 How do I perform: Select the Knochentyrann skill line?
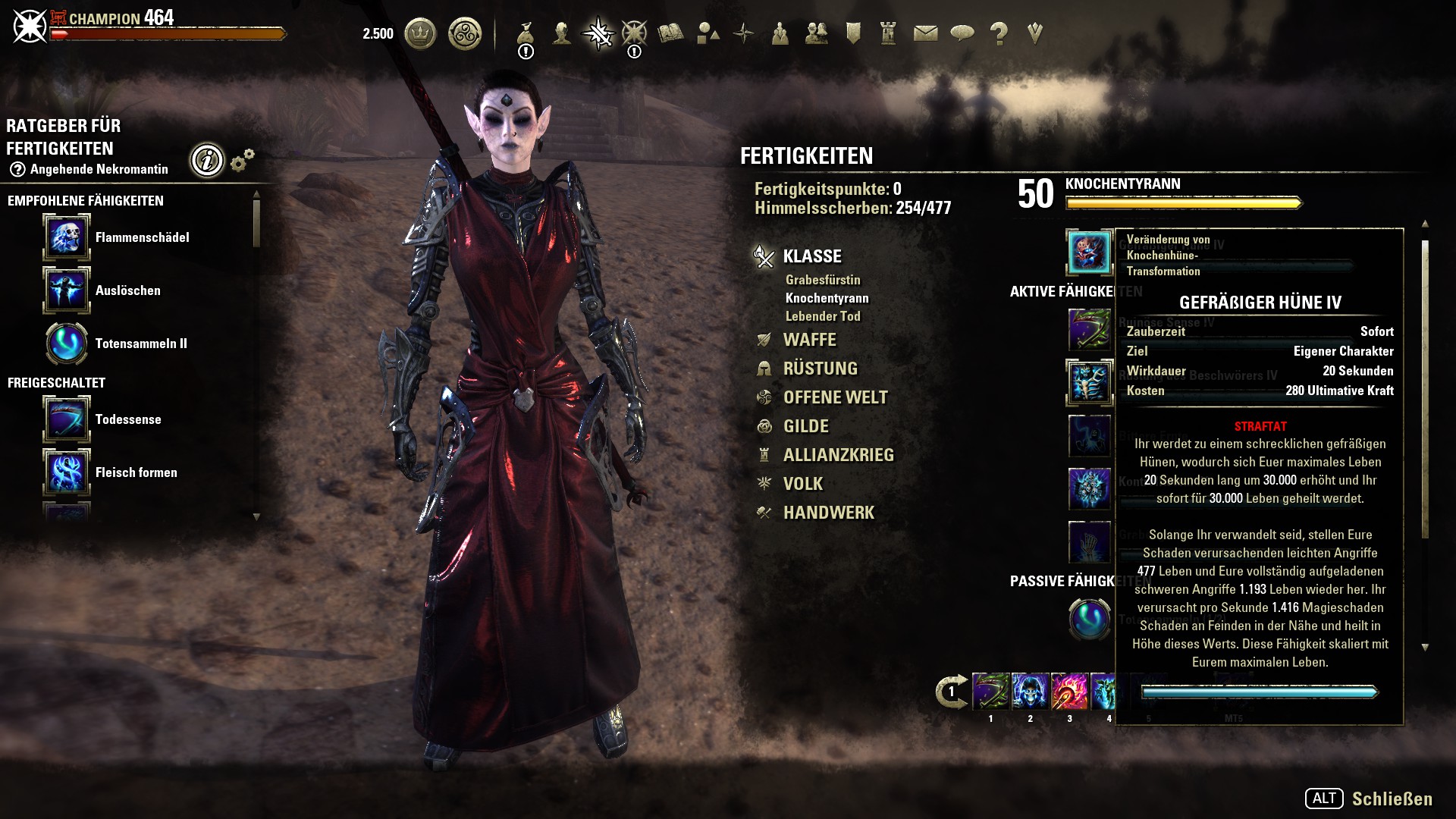[827, 298]
